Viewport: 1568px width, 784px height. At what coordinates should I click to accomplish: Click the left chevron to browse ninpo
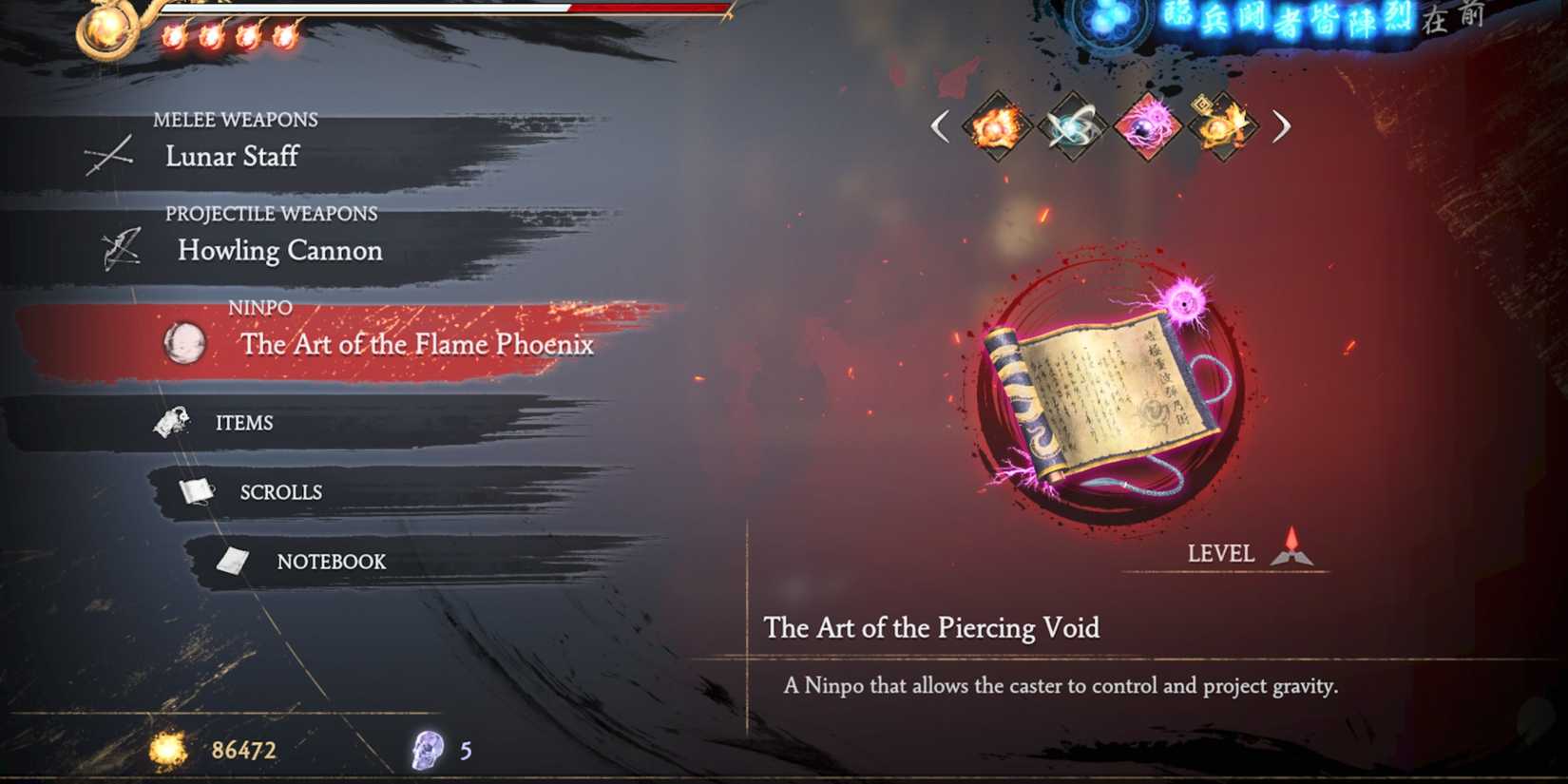point(940,127)
